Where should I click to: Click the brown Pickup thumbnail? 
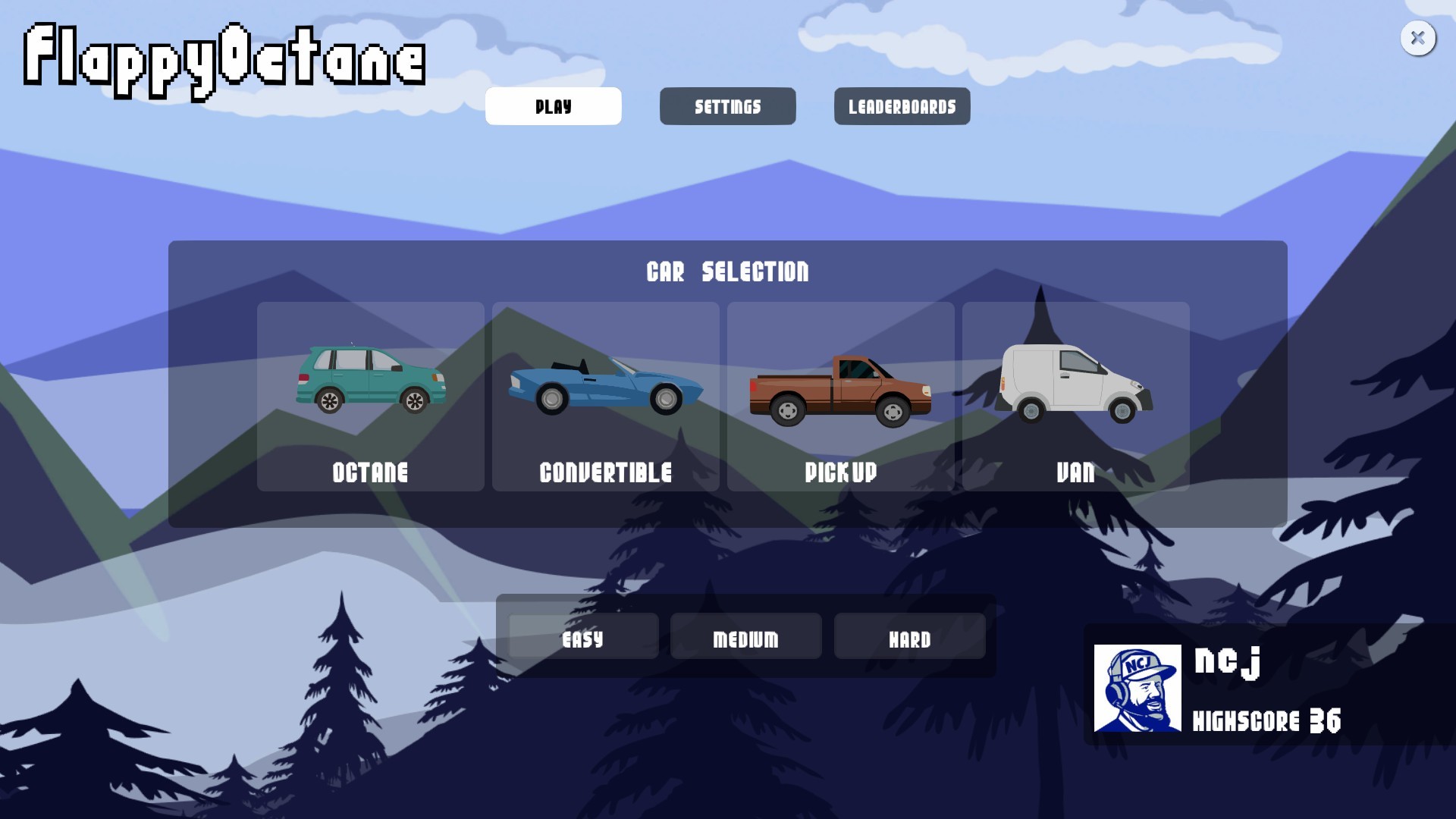(x=839, y=391)
